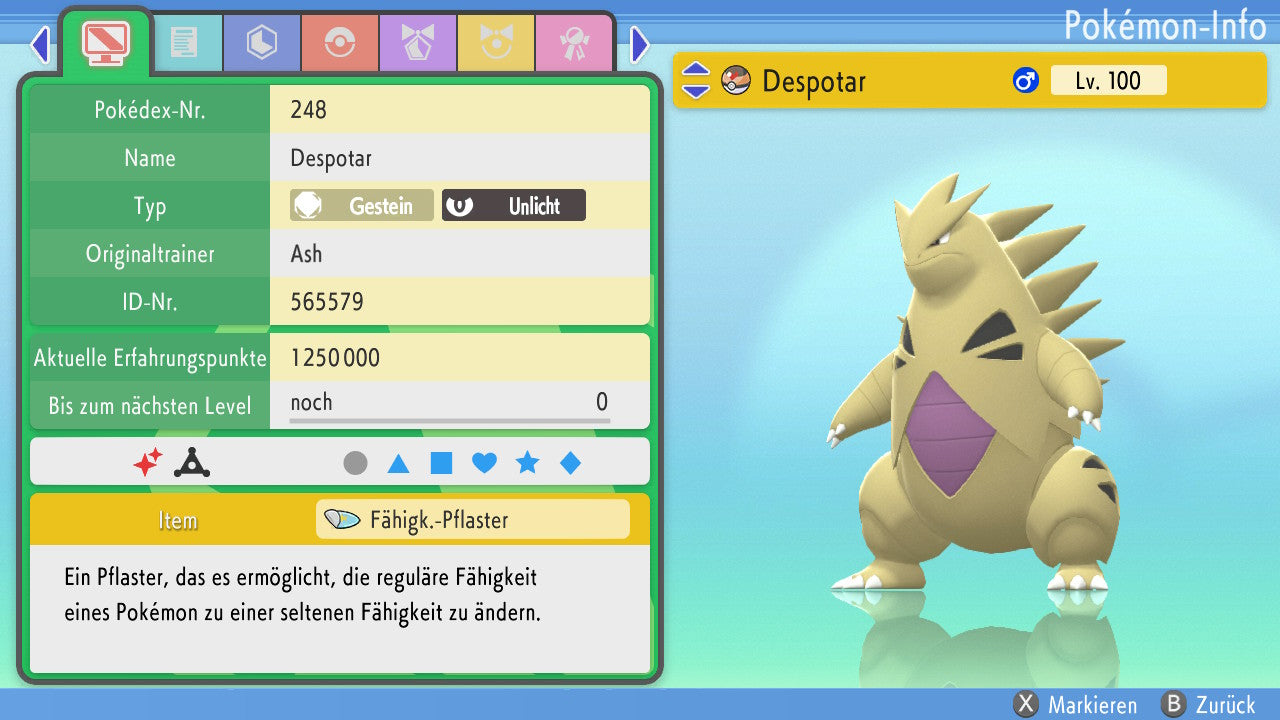Toggle the grey circle marking

click(x=355, y=463)
